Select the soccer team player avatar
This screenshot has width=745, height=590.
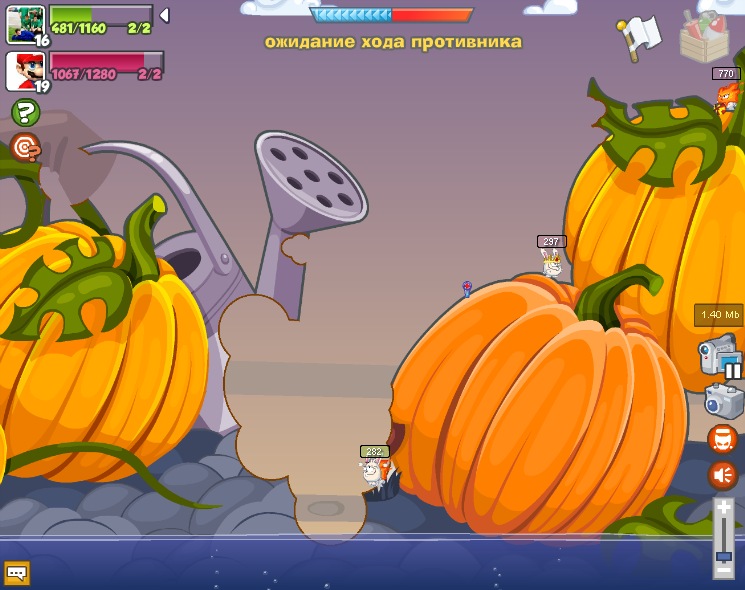25,22
